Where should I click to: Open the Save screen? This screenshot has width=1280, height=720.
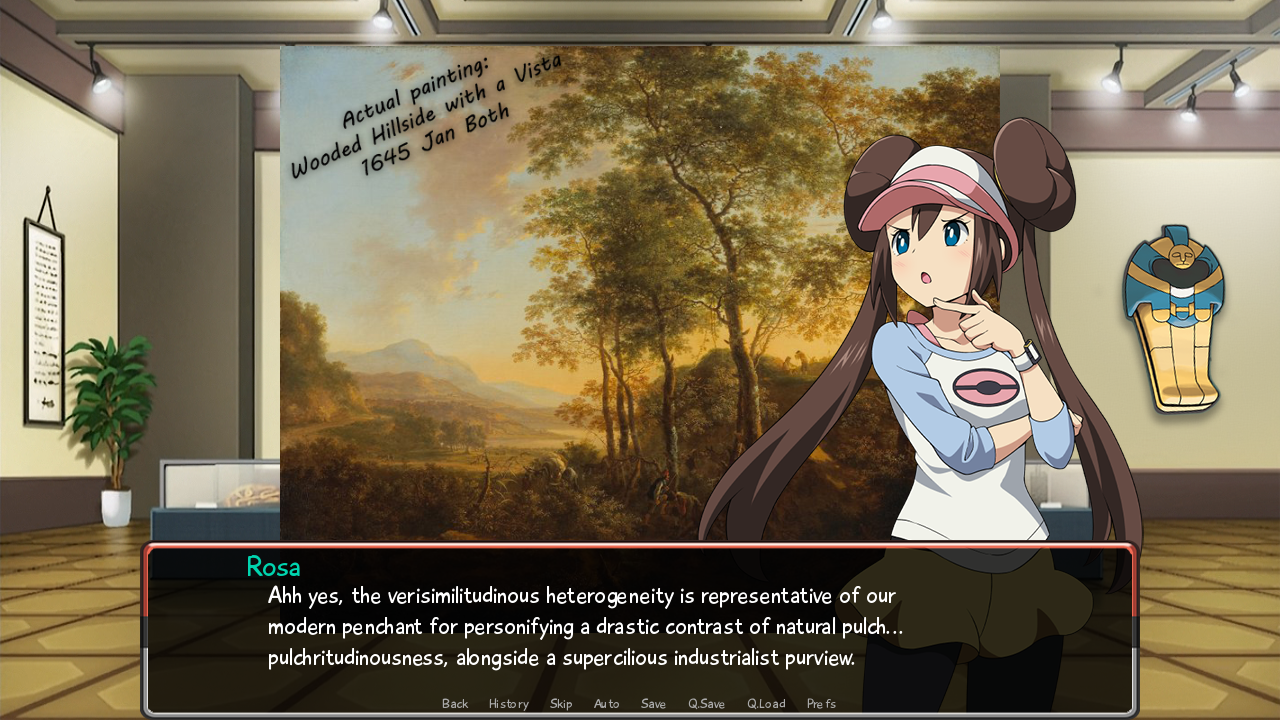click(x=653, y=703)
